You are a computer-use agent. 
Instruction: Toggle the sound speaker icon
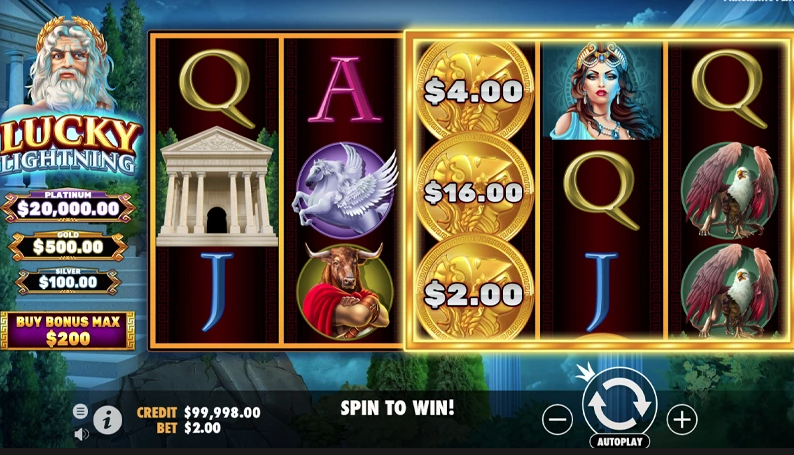[81, 434]
